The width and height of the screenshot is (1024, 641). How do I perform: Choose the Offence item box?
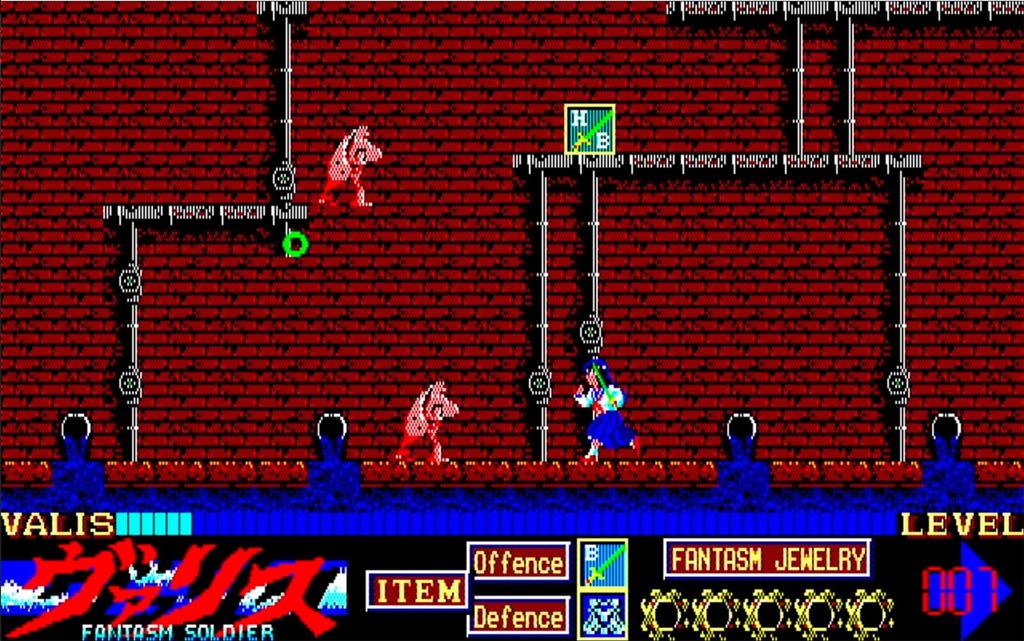519,562
